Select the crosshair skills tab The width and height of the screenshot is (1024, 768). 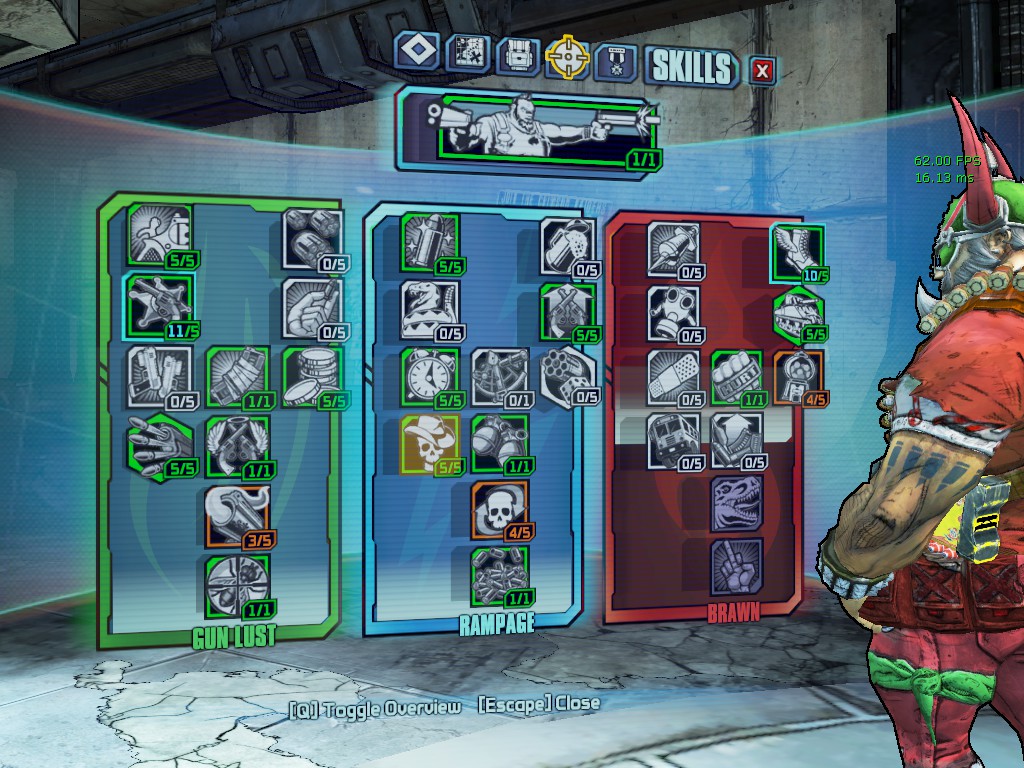(x=566, y=58)
